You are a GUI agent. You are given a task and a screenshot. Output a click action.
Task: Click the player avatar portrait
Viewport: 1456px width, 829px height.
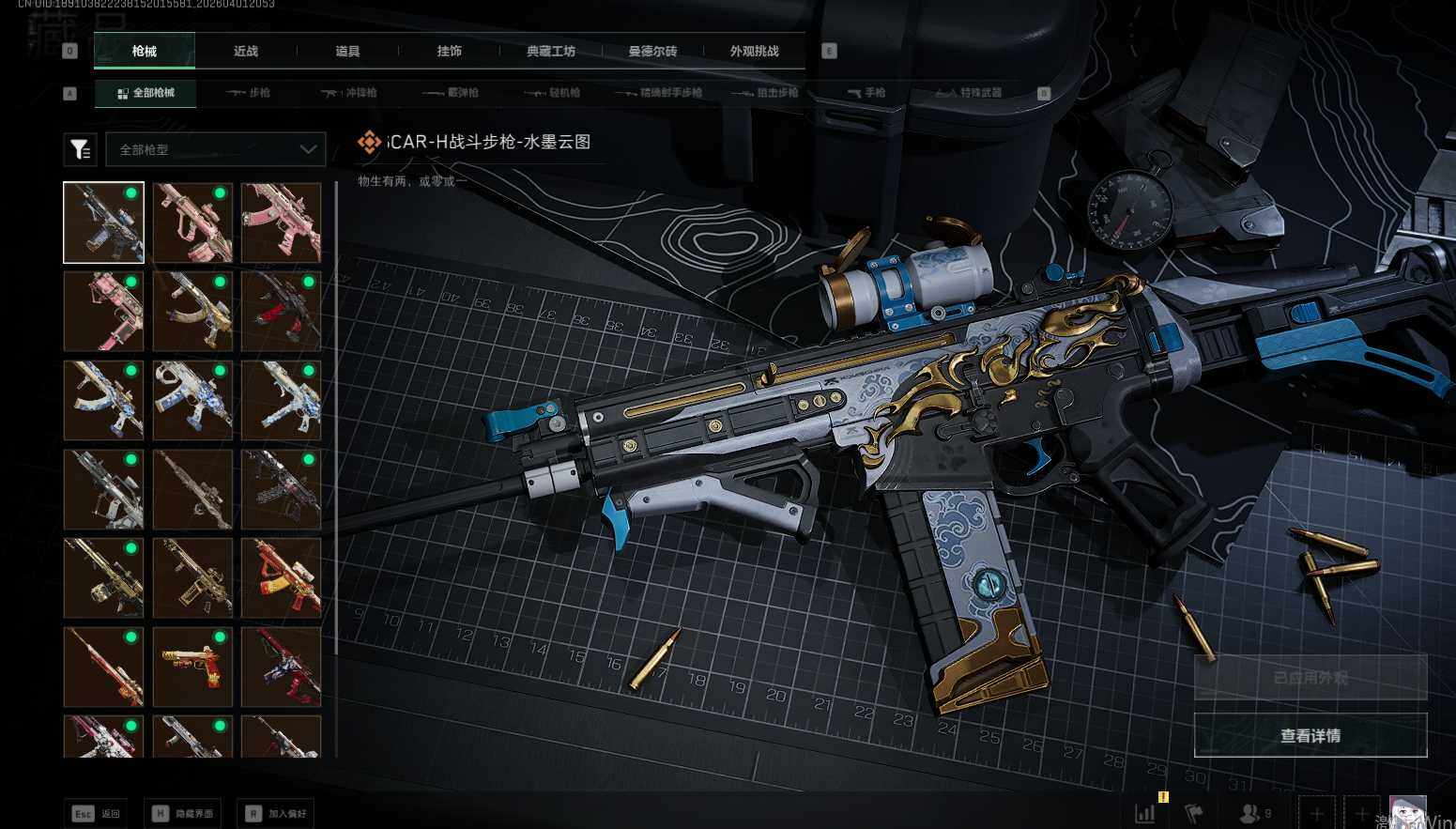click(x=1406, y=811)
